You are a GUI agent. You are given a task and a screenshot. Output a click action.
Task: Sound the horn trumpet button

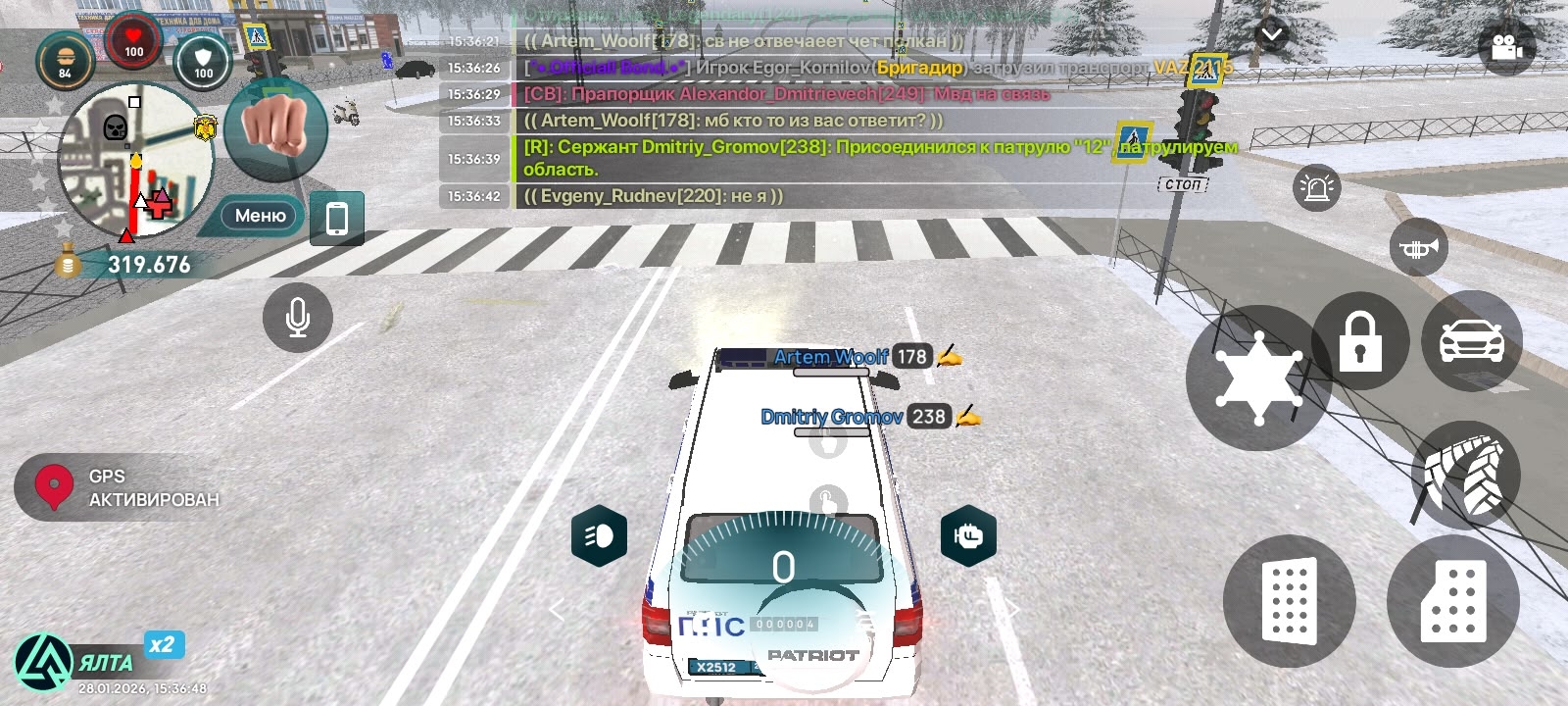point(1418,248)
